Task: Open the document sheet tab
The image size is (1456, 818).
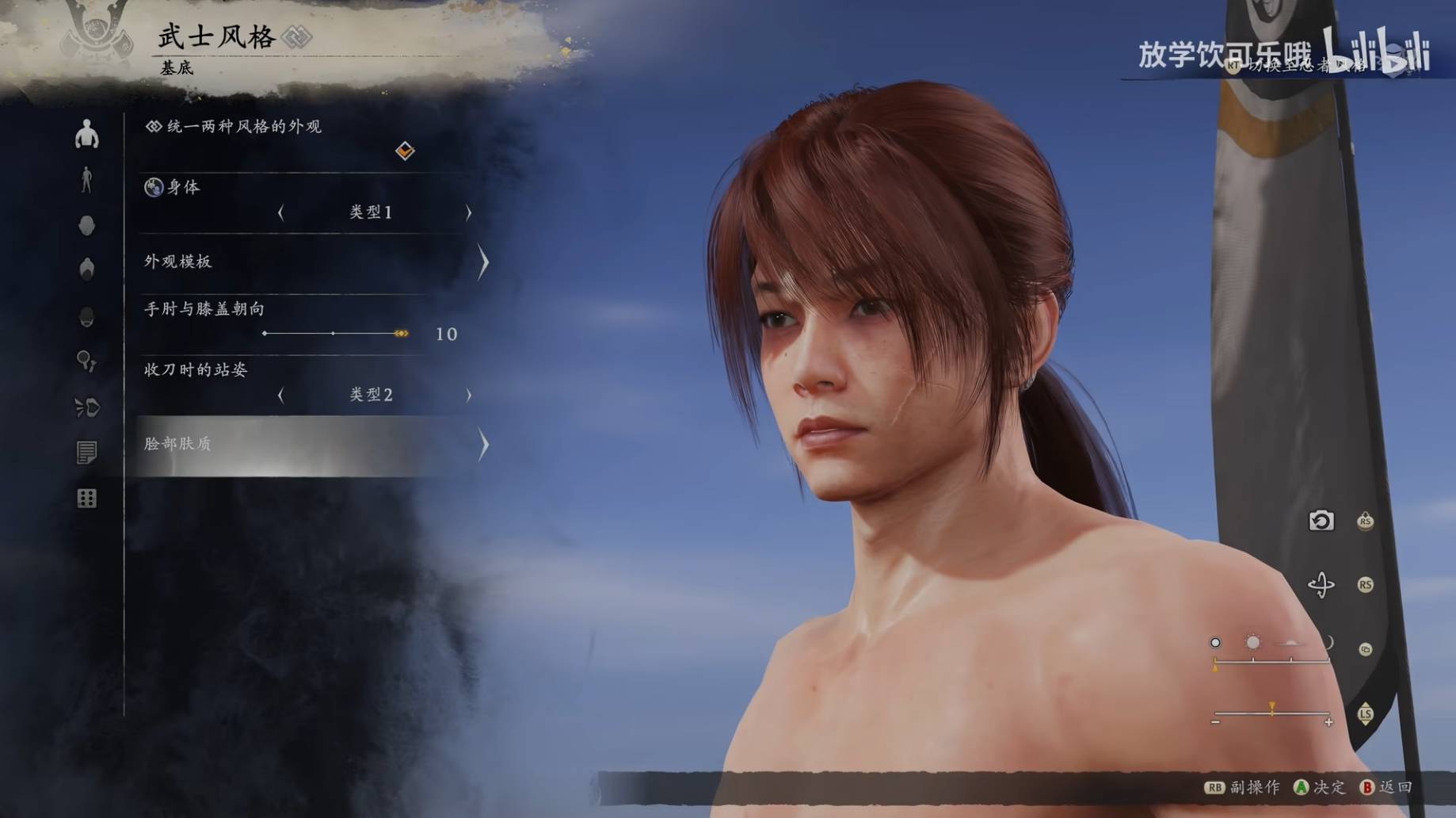Action: (87, 453)
